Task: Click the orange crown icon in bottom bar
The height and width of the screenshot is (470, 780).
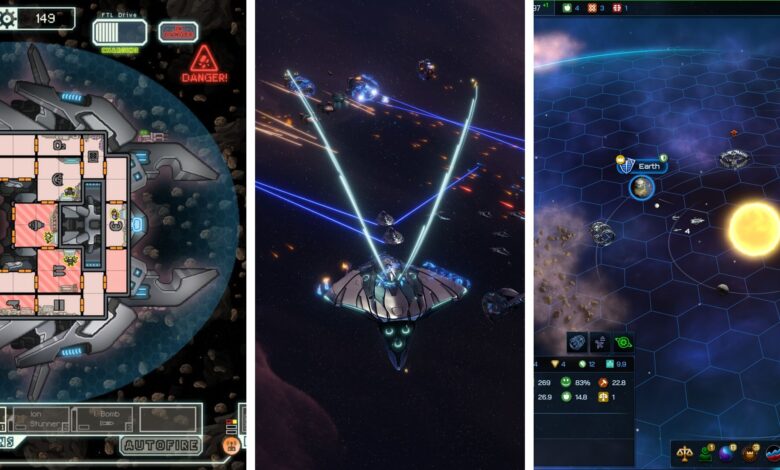Action: click(751, 453)
